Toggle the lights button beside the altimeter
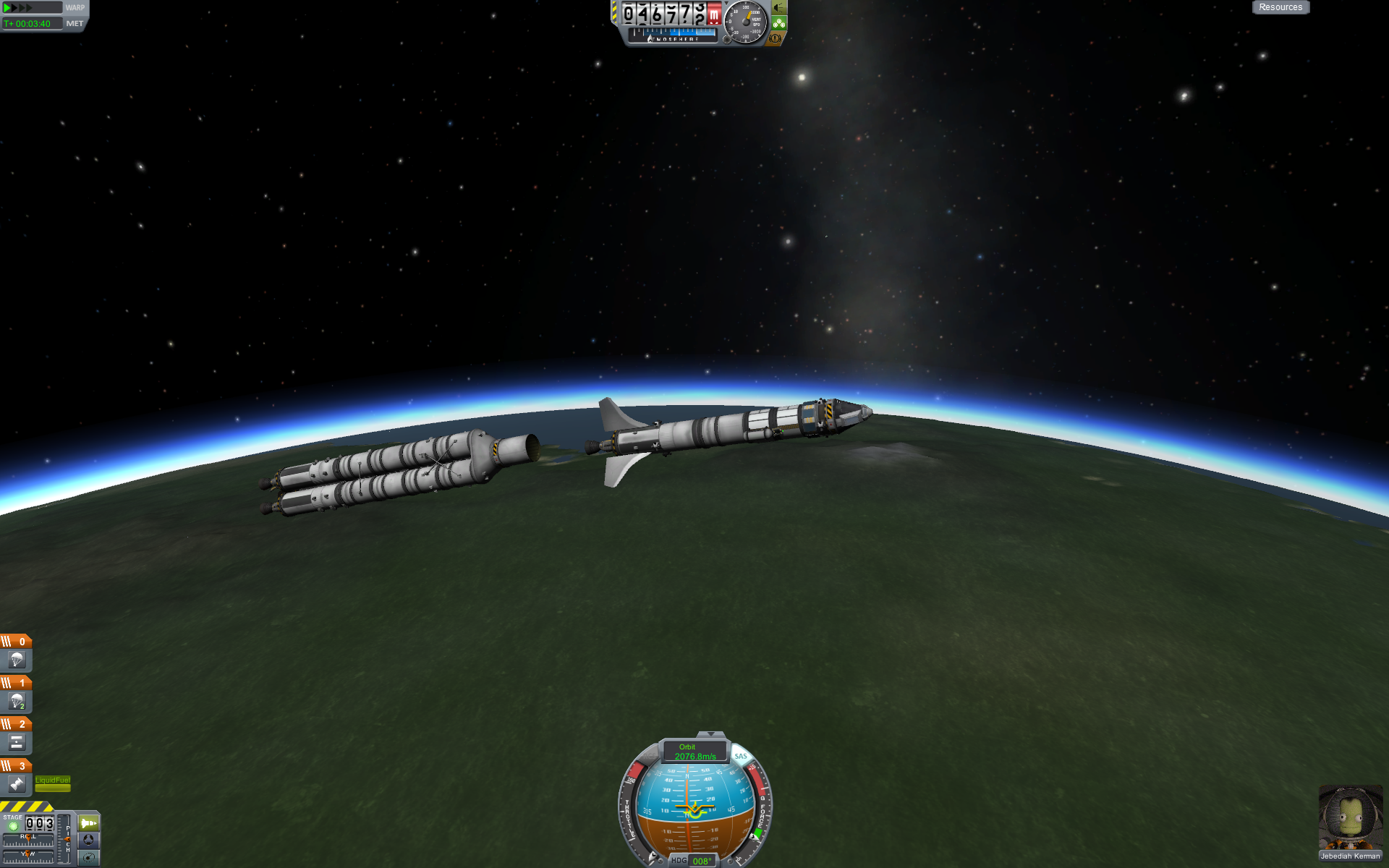The image size is (1389, 868). (x=779, y=8)
